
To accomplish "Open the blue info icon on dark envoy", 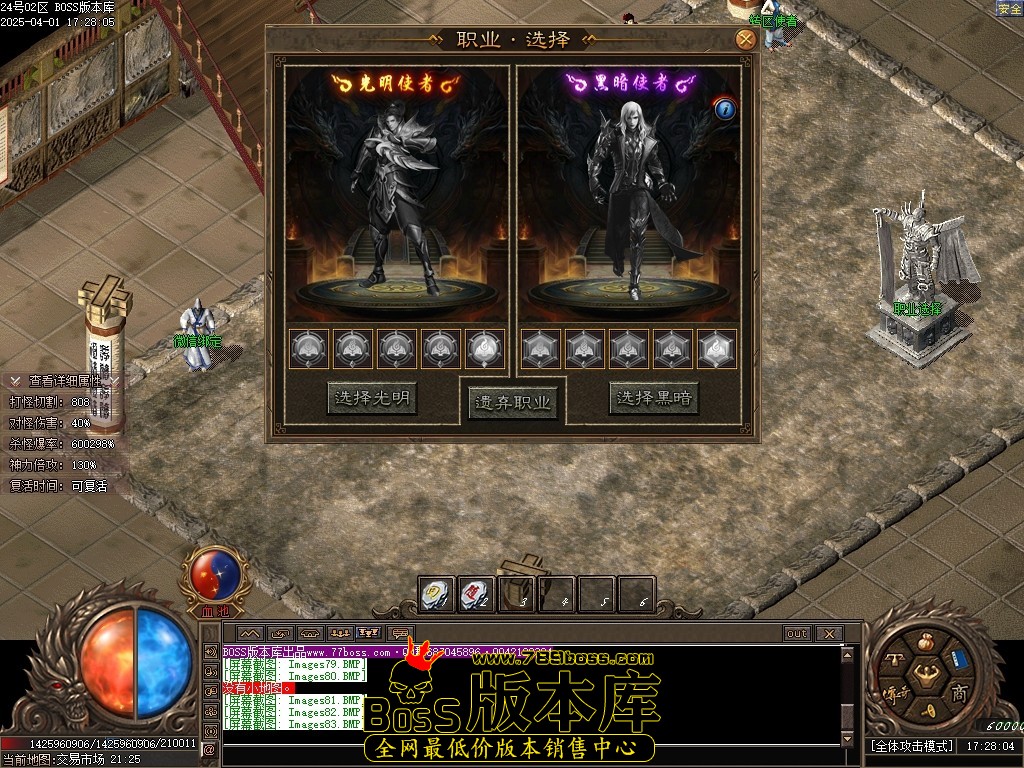I will (x=725, y=109).
